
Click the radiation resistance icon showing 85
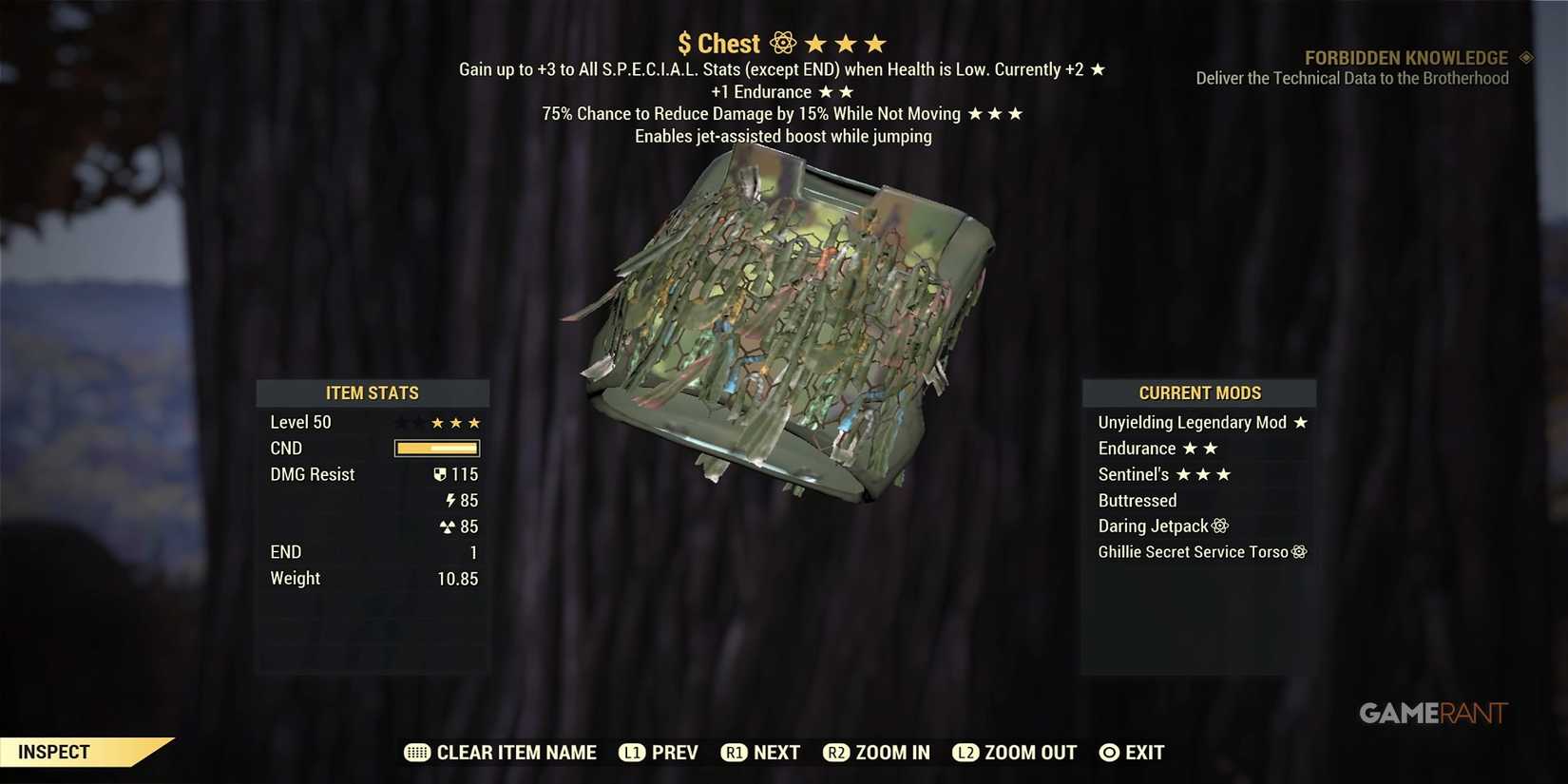click(447, 526)
